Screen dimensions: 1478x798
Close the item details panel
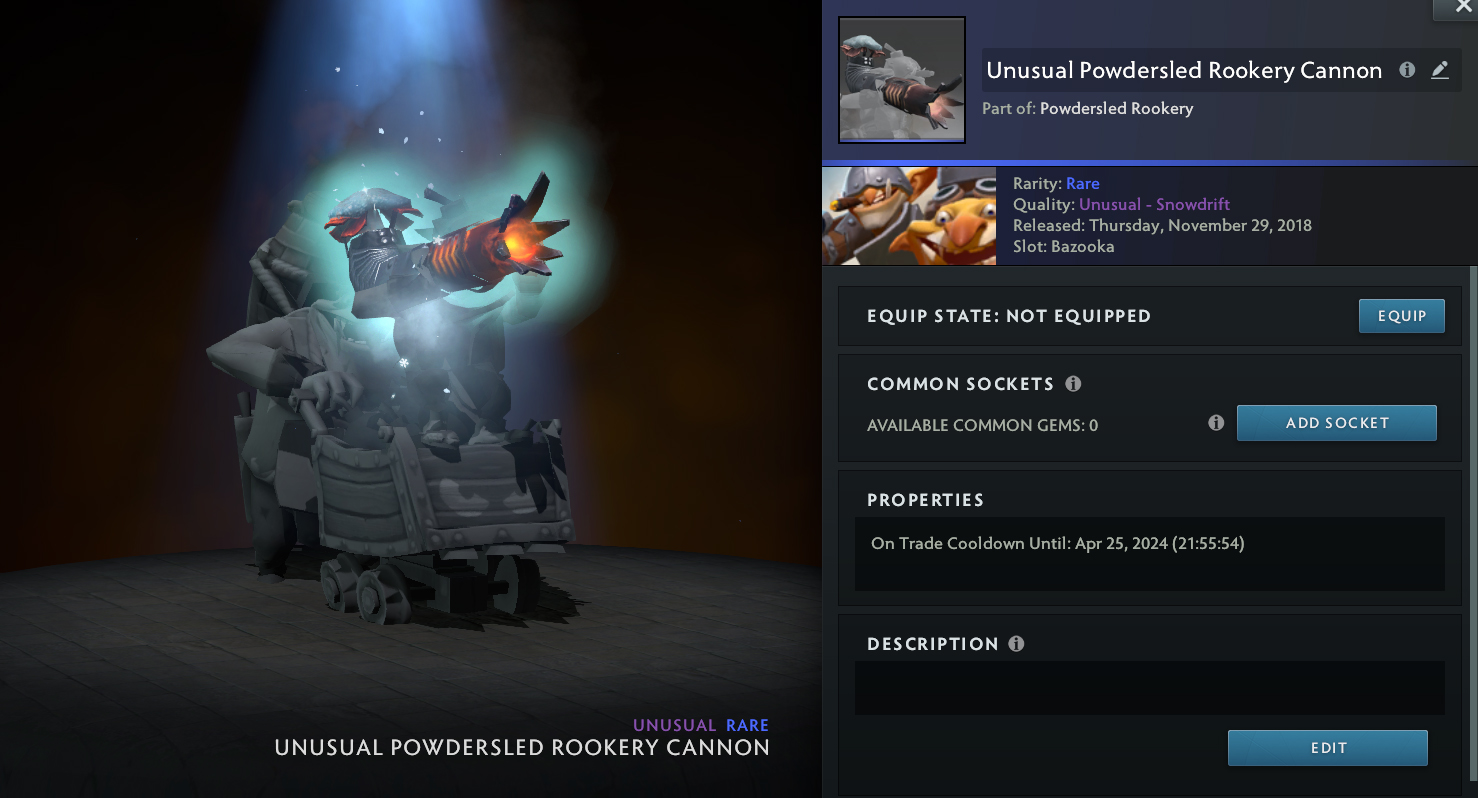click(x=1453, y=7)
